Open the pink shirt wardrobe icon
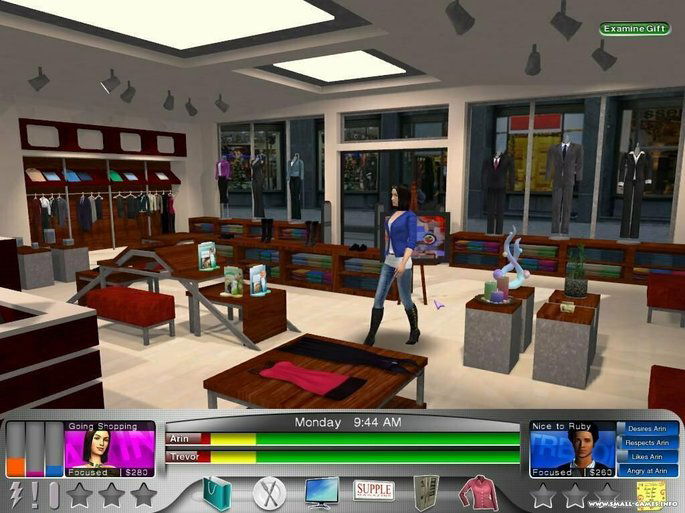The image size is (685, 513). (x=478, y=492)
